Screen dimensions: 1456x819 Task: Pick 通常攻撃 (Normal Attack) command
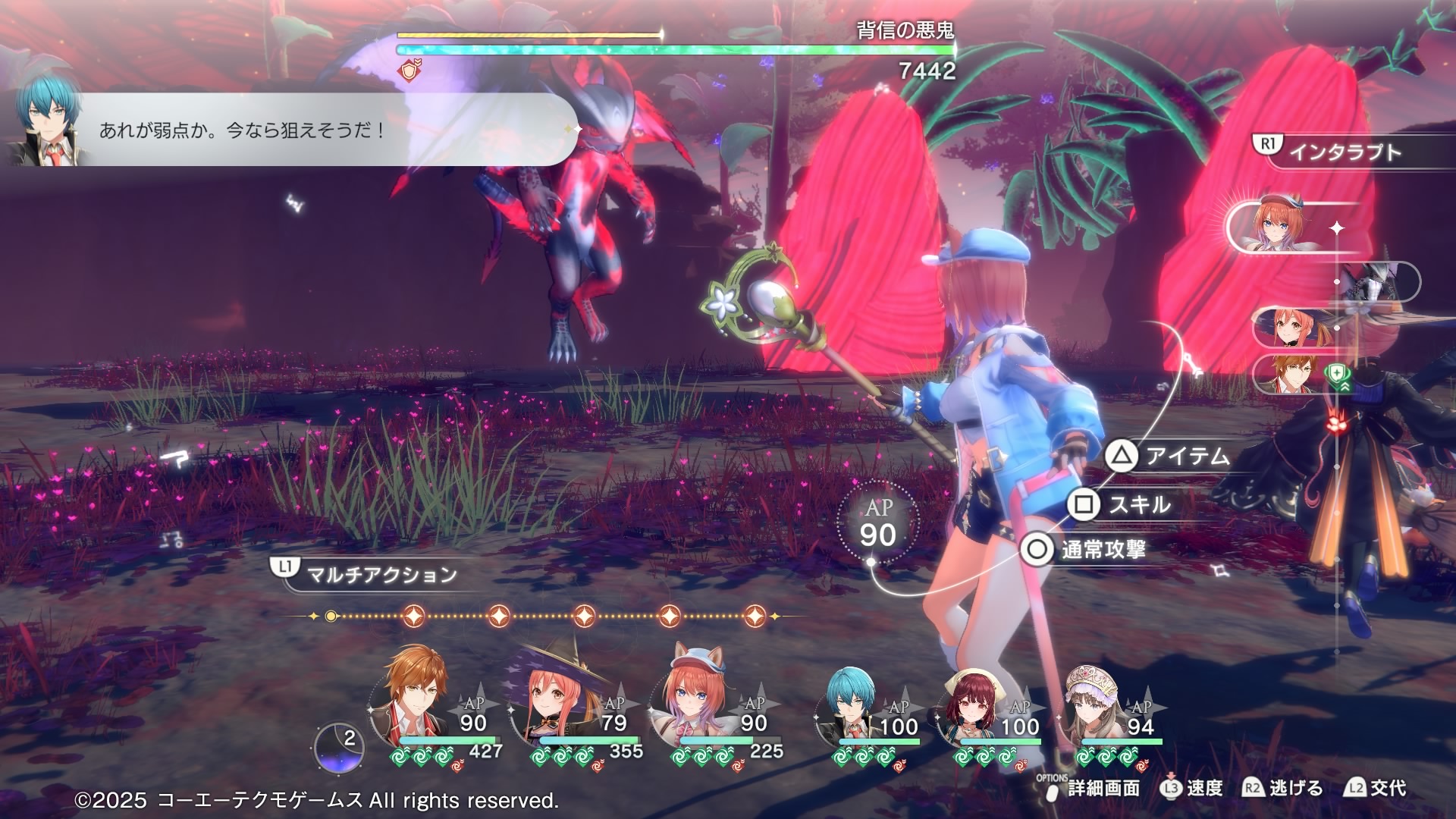tap(1084, 549)
